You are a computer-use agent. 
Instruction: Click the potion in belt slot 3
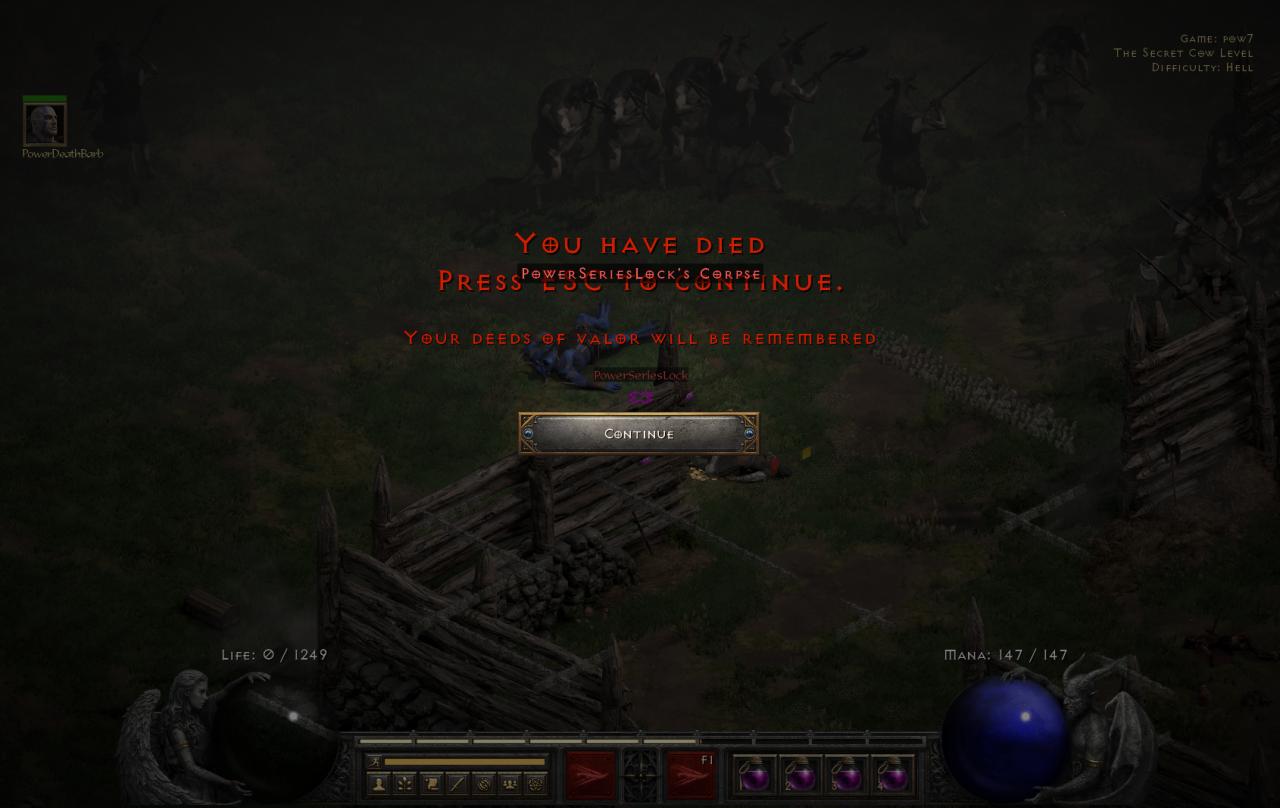[x=846, y=777]
